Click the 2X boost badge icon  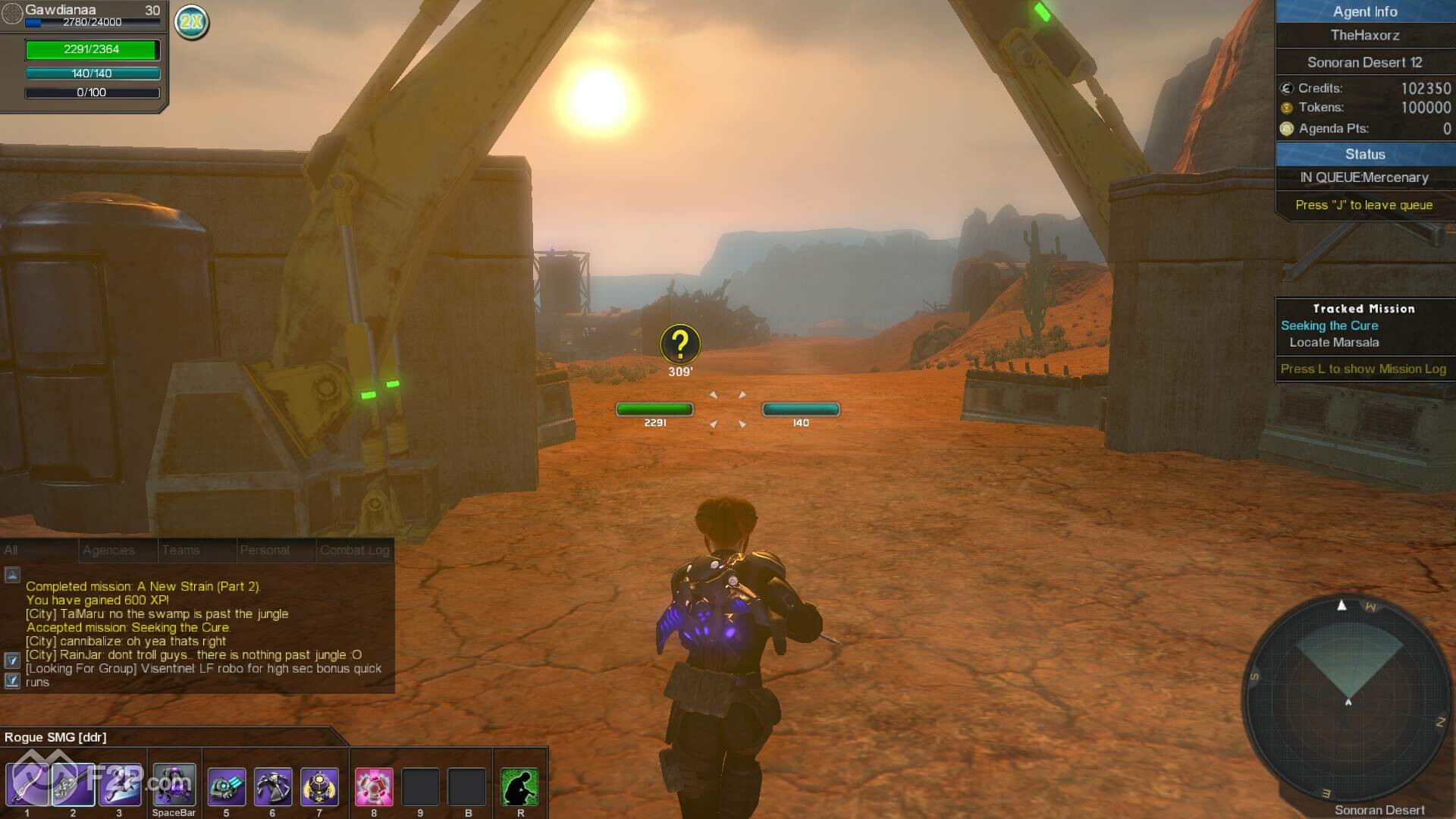(192, 22)
